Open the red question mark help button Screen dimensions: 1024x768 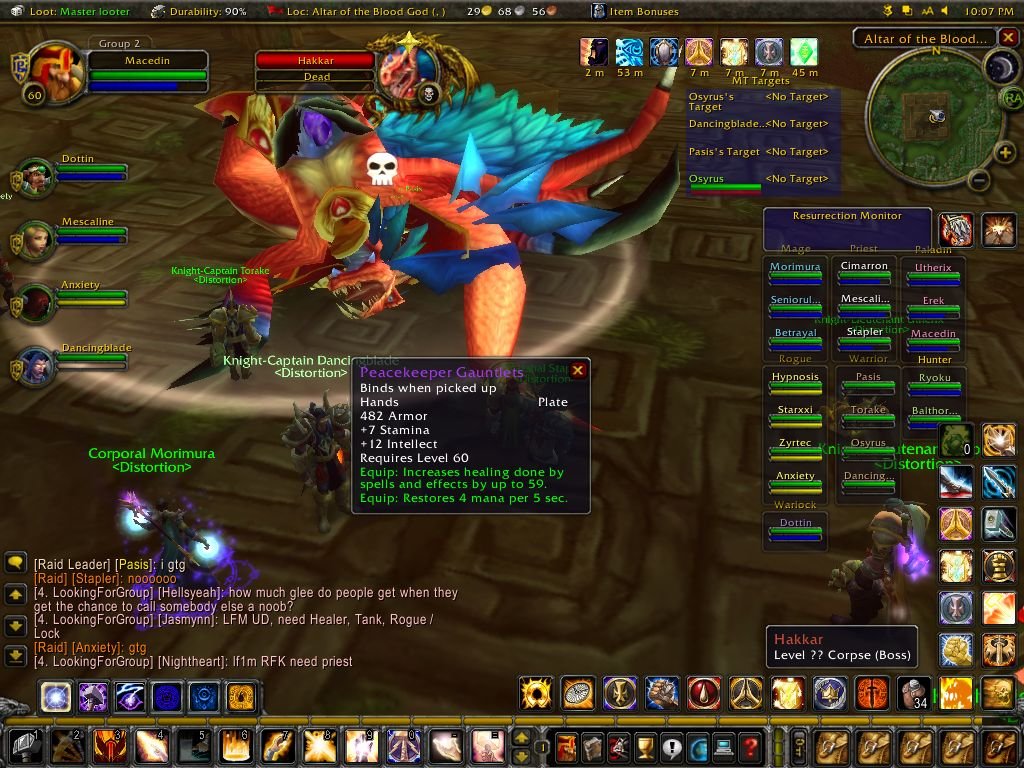pos(749,746)
